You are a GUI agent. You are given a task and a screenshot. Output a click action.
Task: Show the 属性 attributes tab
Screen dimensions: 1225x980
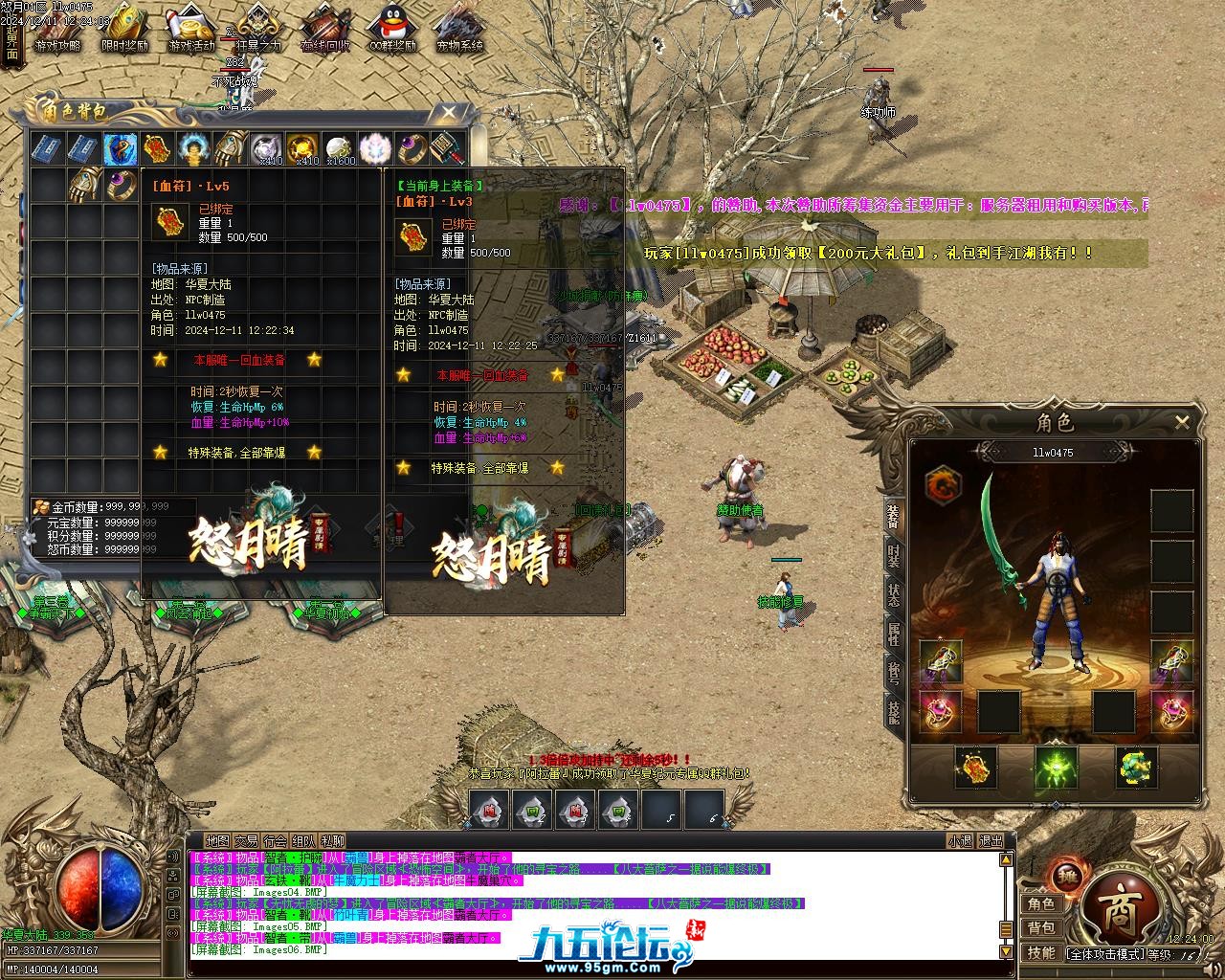(x=893, y=634)
